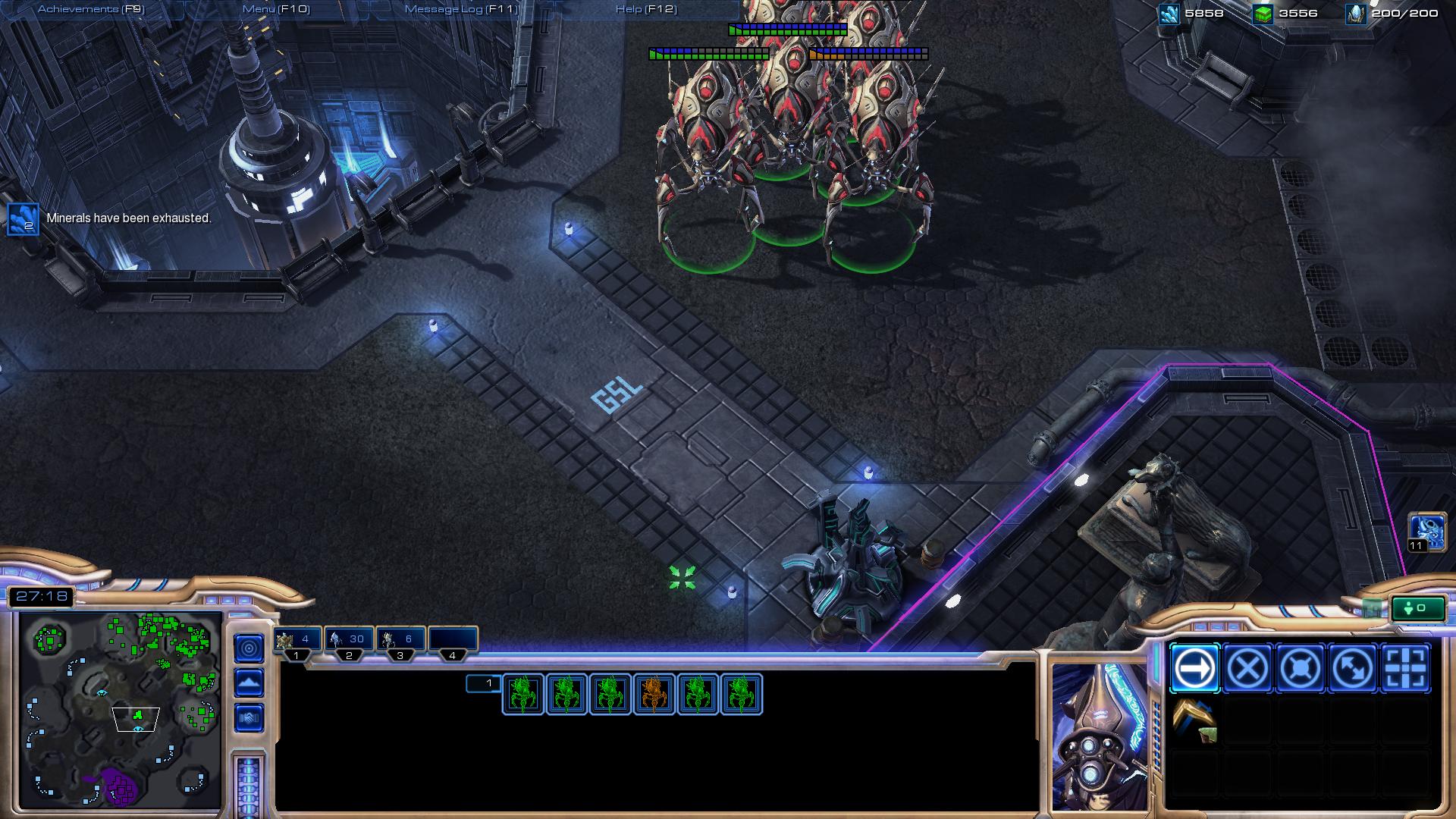Click the warp gate icon showing 11
The image size is (1456, 819).
(1426, 531)
